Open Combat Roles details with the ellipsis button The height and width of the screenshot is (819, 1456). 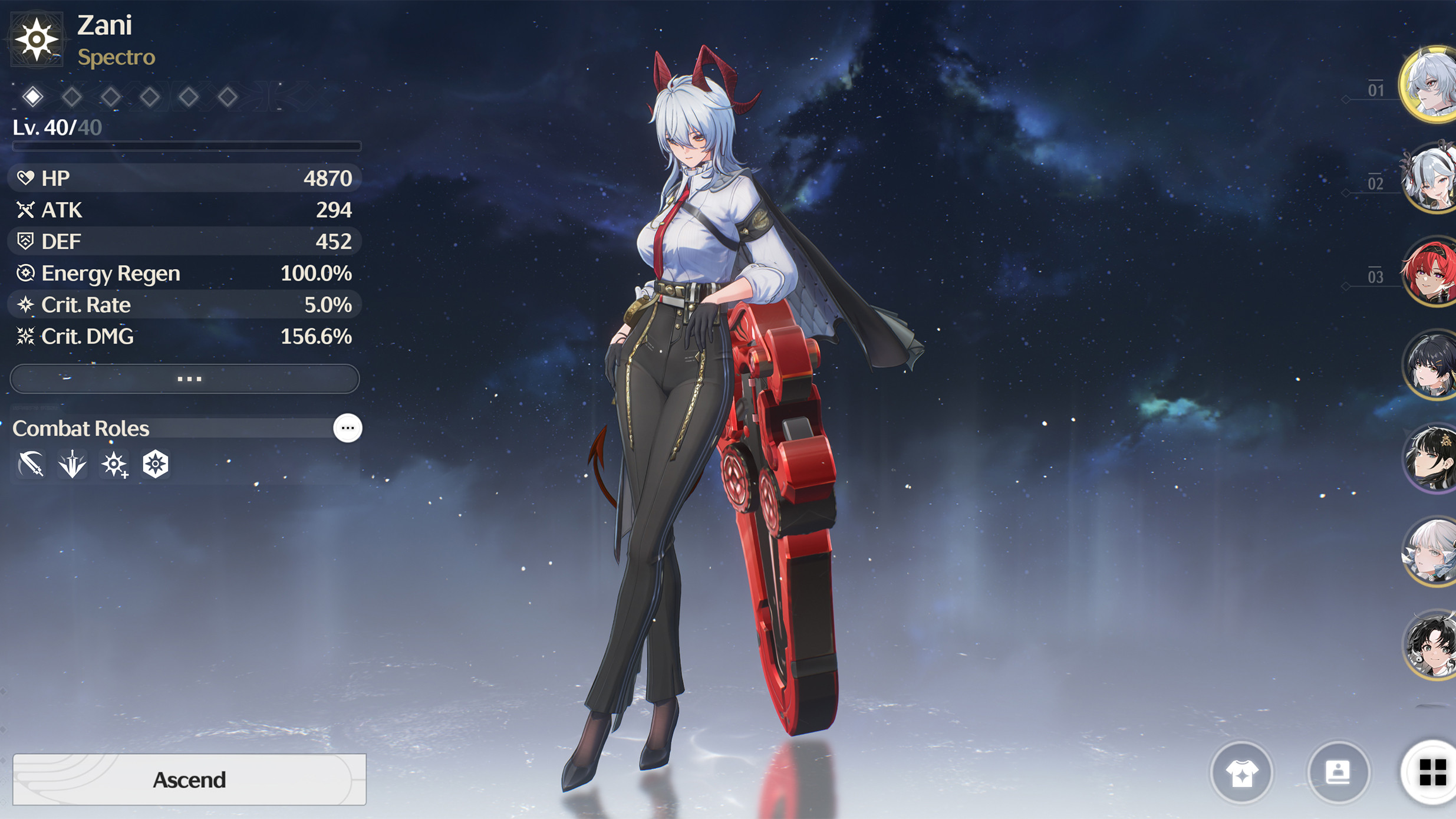[x=347, y=428]
